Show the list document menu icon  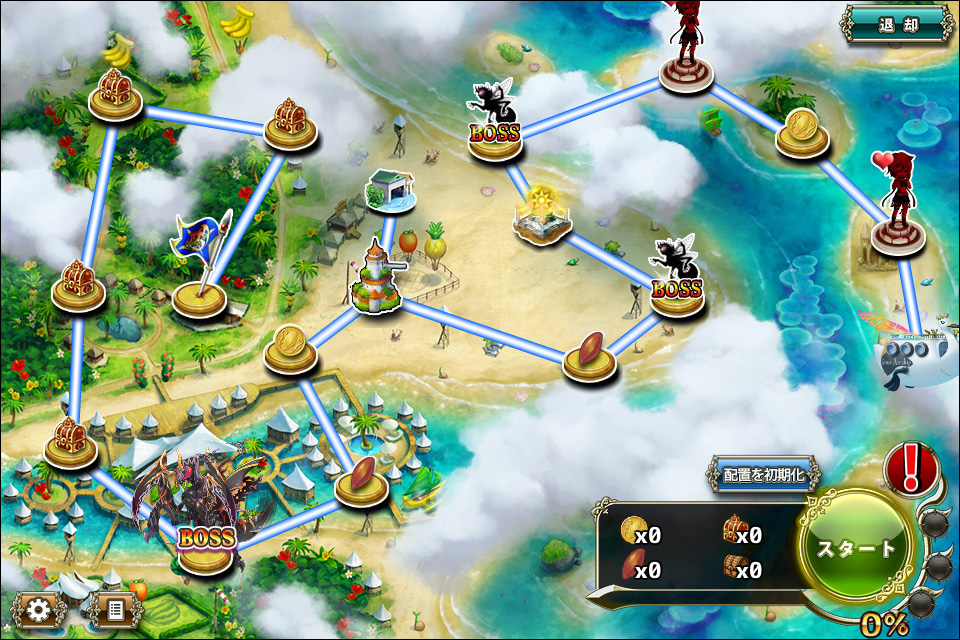[115, 609]
